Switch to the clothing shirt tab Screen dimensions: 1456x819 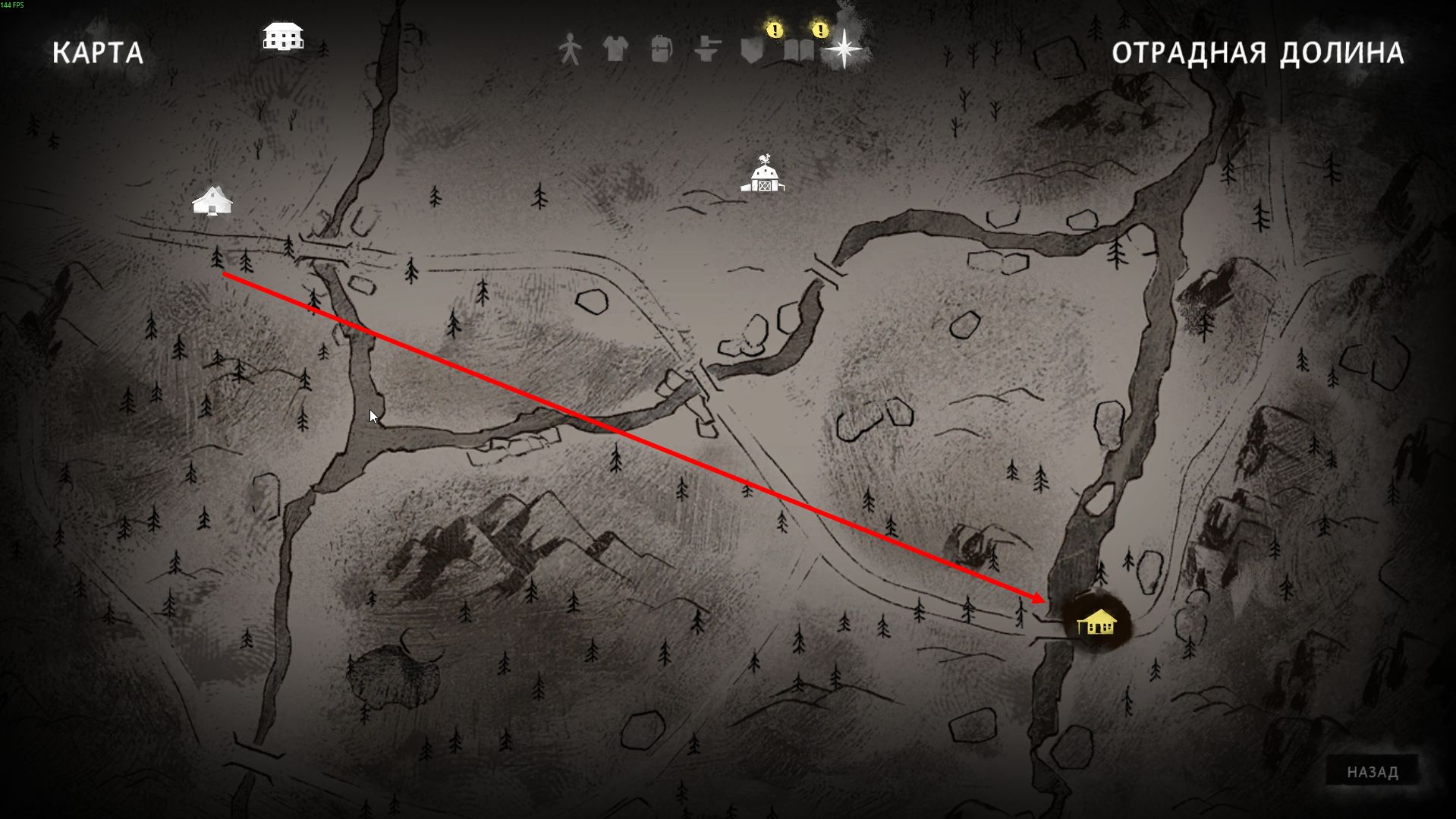tap(615, 50)
